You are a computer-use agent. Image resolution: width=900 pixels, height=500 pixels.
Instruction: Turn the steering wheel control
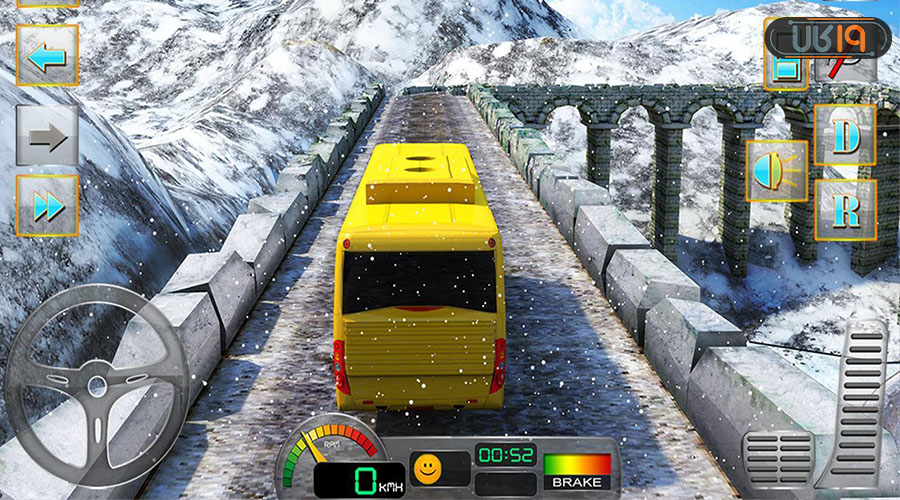(x=97, y=385)
